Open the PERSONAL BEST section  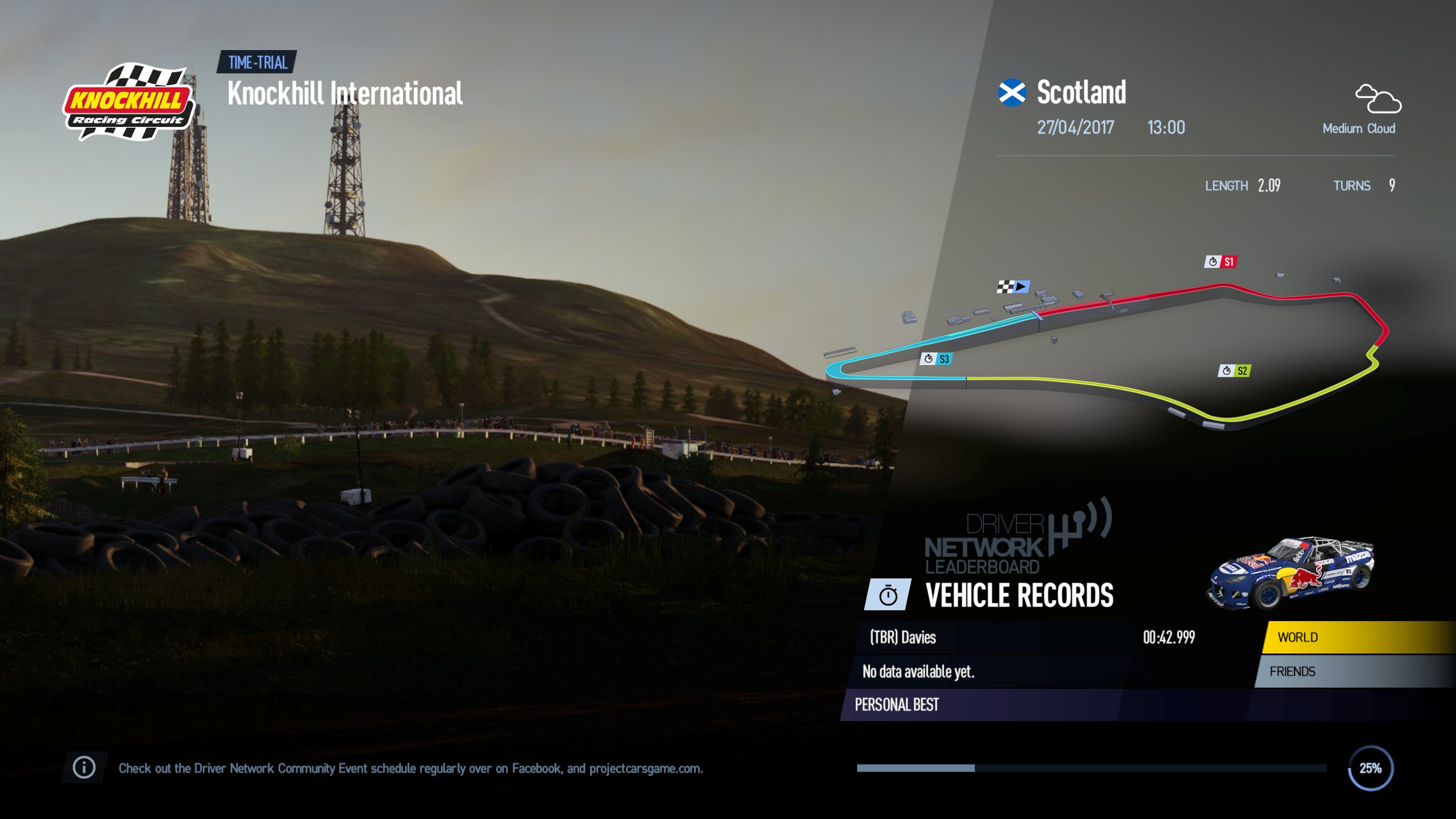click(x=896, y=705)
